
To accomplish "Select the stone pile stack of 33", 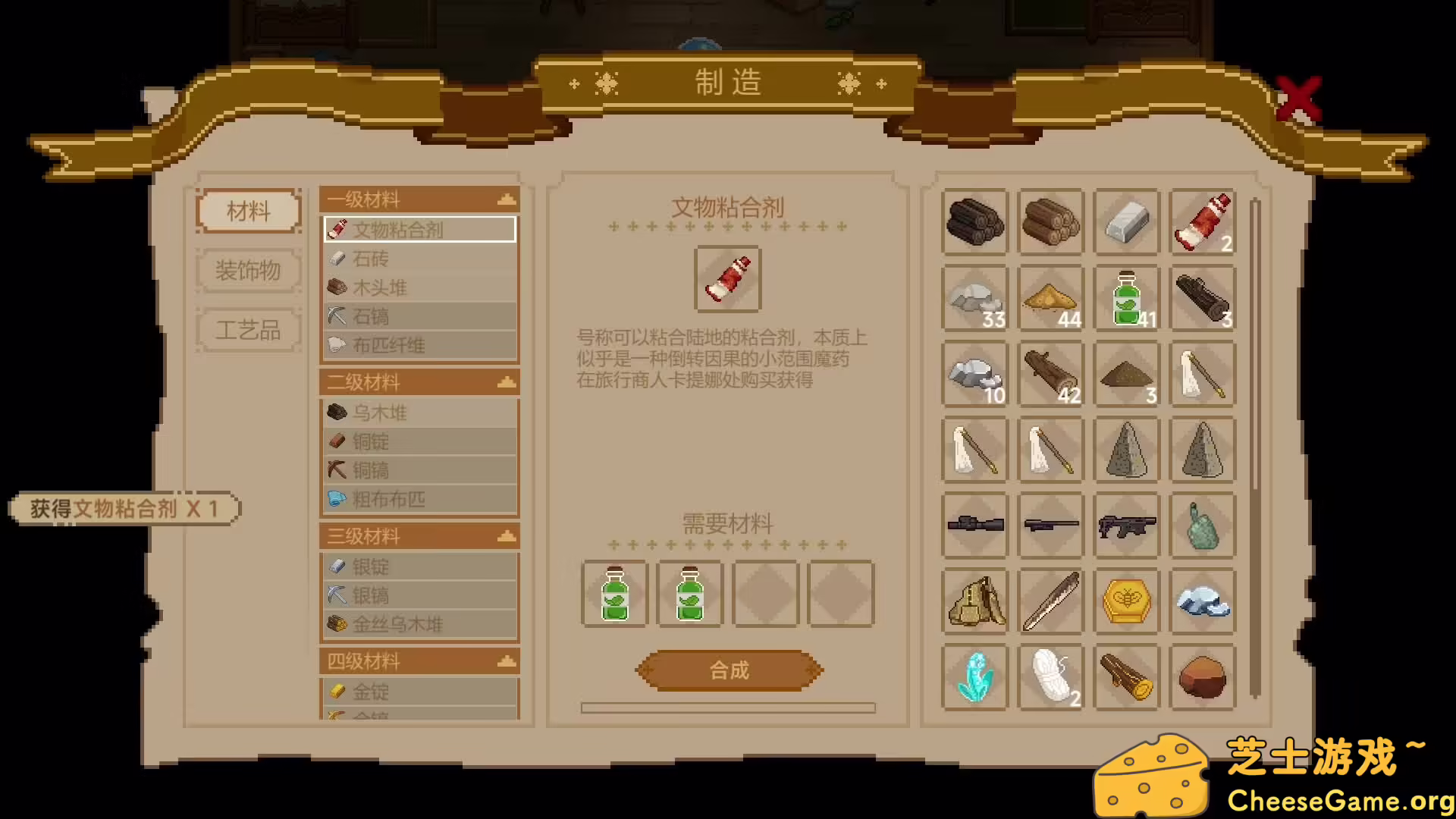I will 974,298.
